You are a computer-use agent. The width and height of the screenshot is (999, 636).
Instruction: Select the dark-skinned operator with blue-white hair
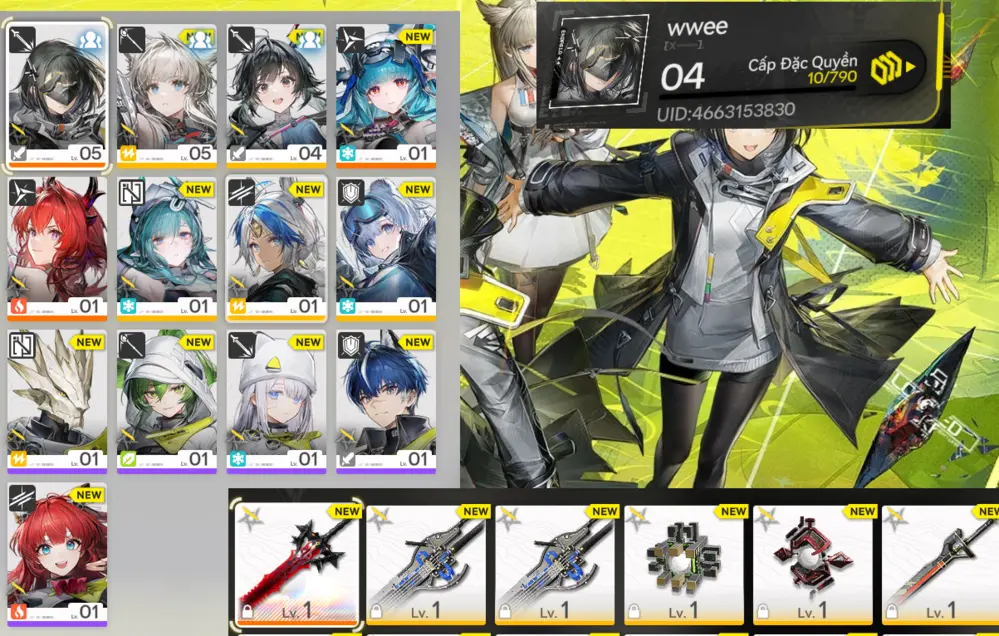(276, 248)
